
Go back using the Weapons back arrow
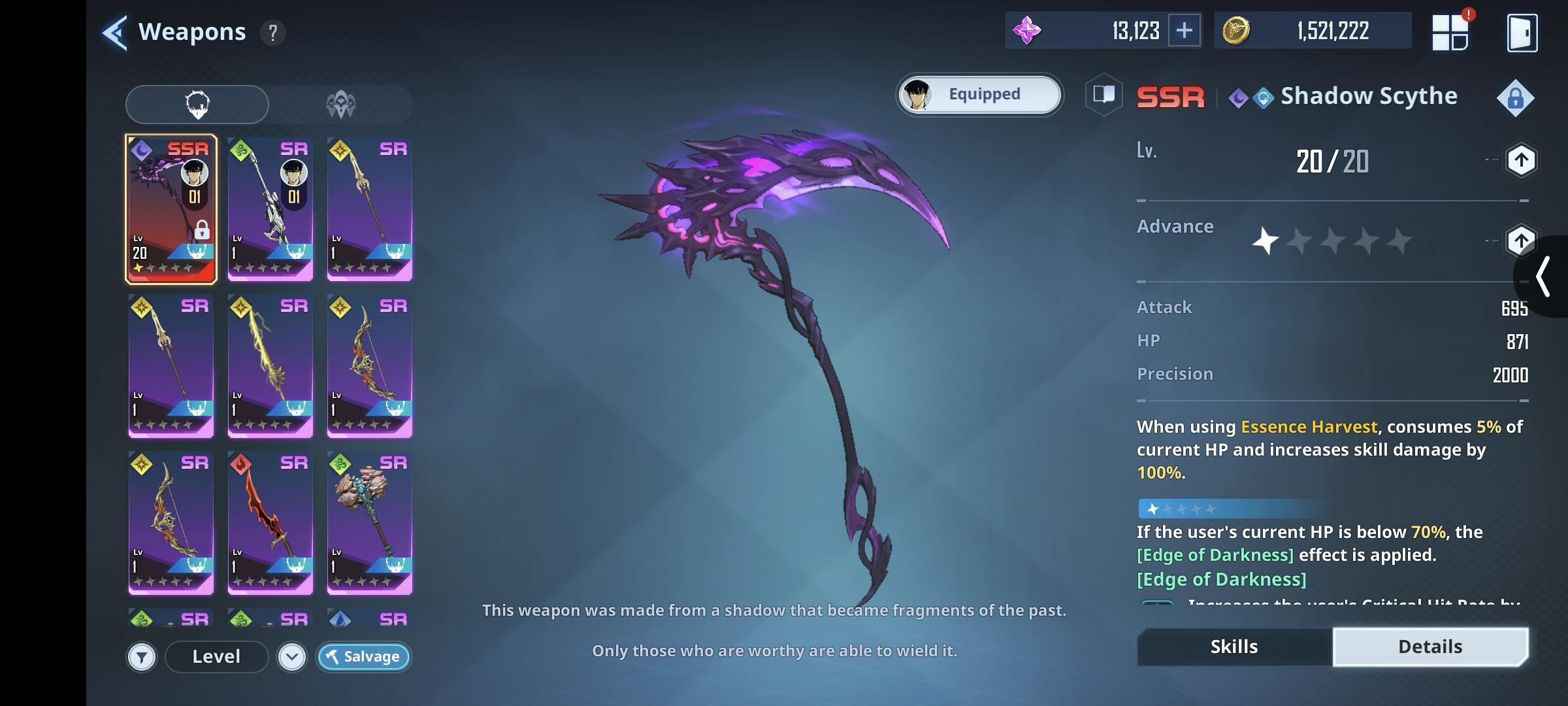[115, 32]
